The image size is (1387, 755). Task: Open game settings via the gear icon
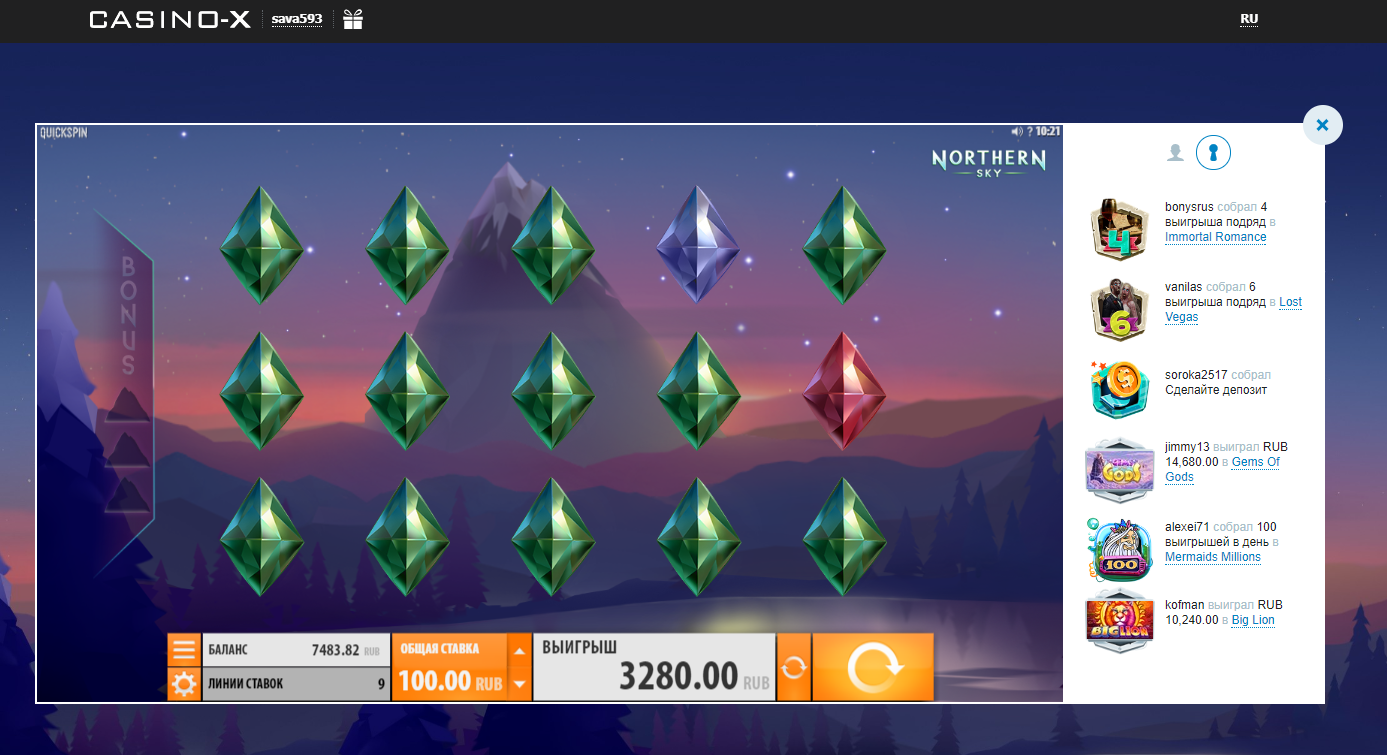point(184,684)
